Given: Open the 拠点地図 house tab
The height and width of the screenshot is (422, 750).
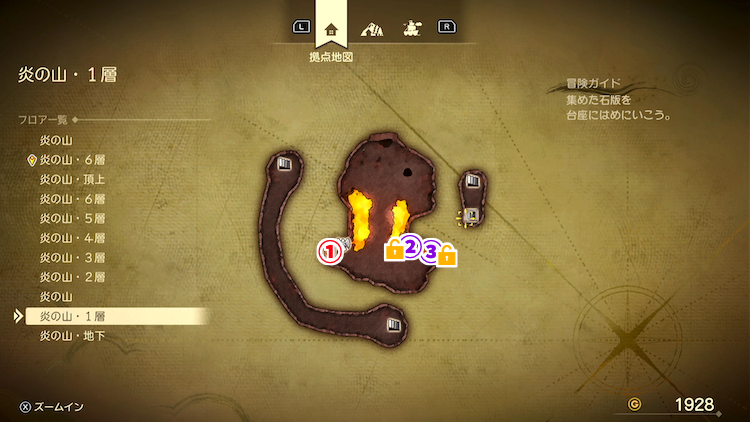Looking at the screenshot, I should 331,29.
